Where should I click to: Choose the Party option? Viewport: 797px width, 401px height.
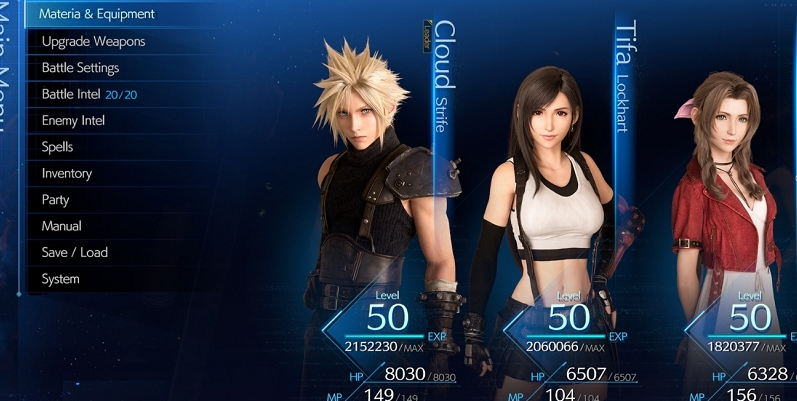pyautogui.click(x=55, y=200)
